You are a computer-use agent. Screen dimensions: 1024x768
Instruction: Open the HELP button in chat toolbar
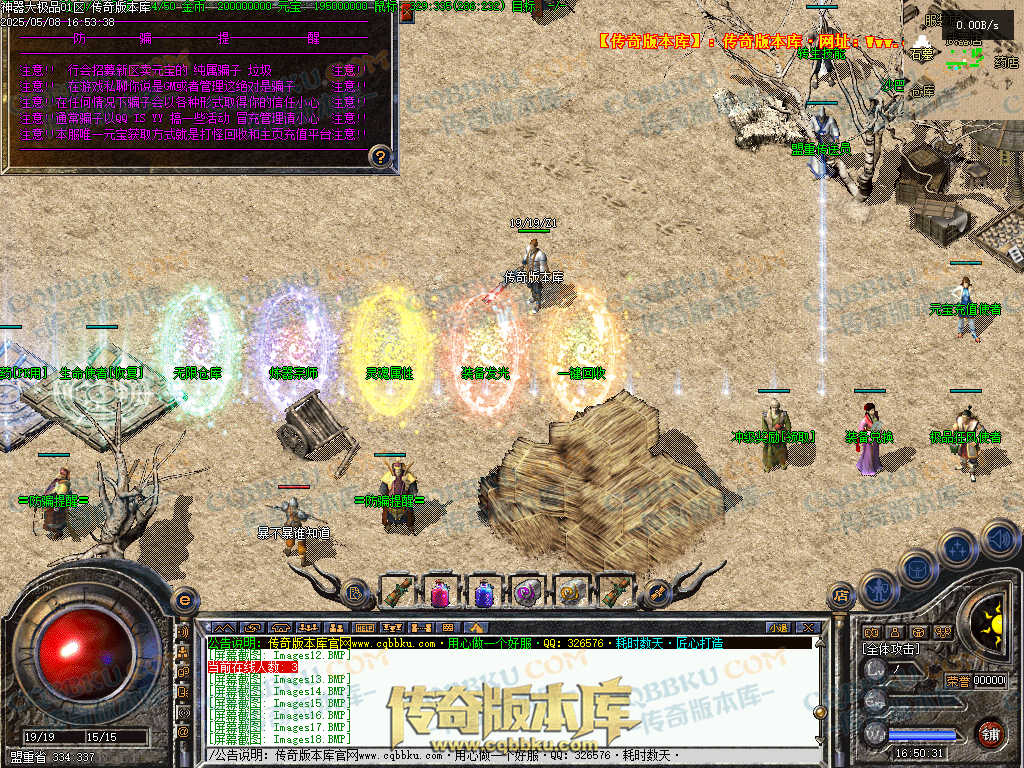[x=364, y=628]
